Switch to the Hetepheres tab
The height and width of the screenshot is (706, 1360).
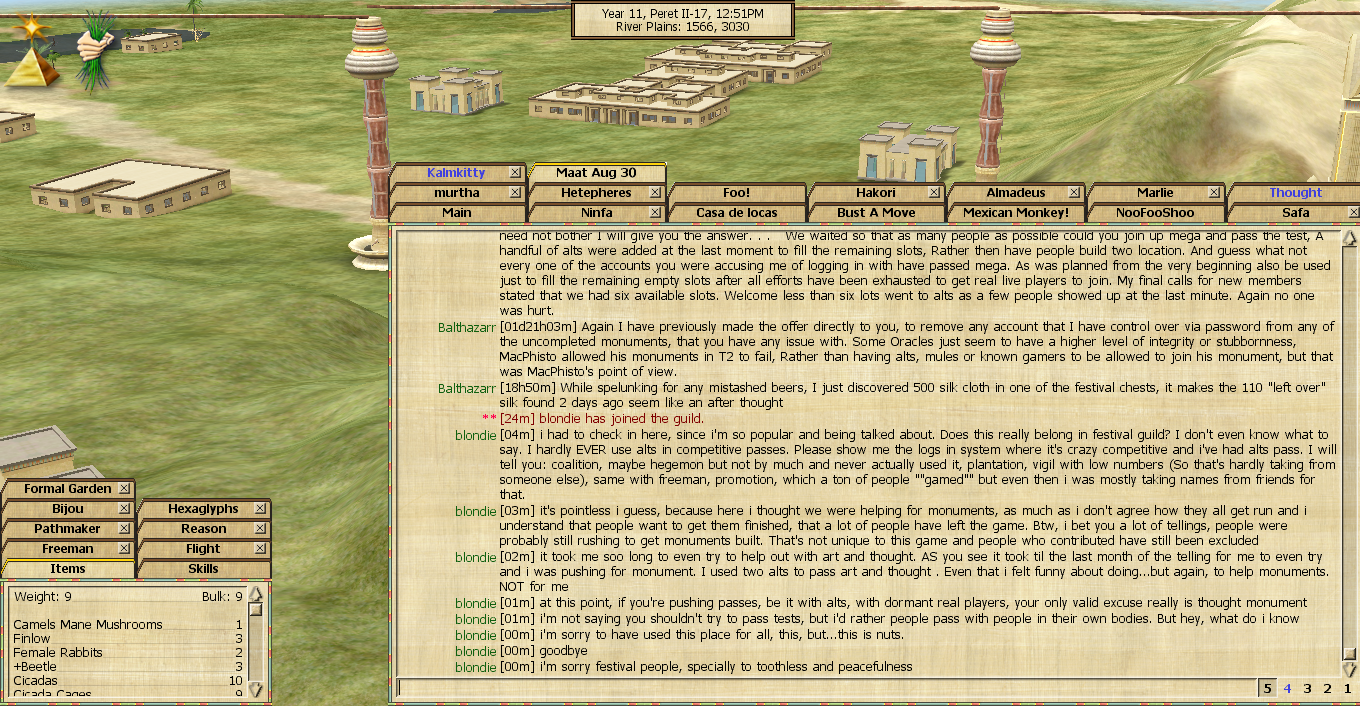click(x=596, y=193)
